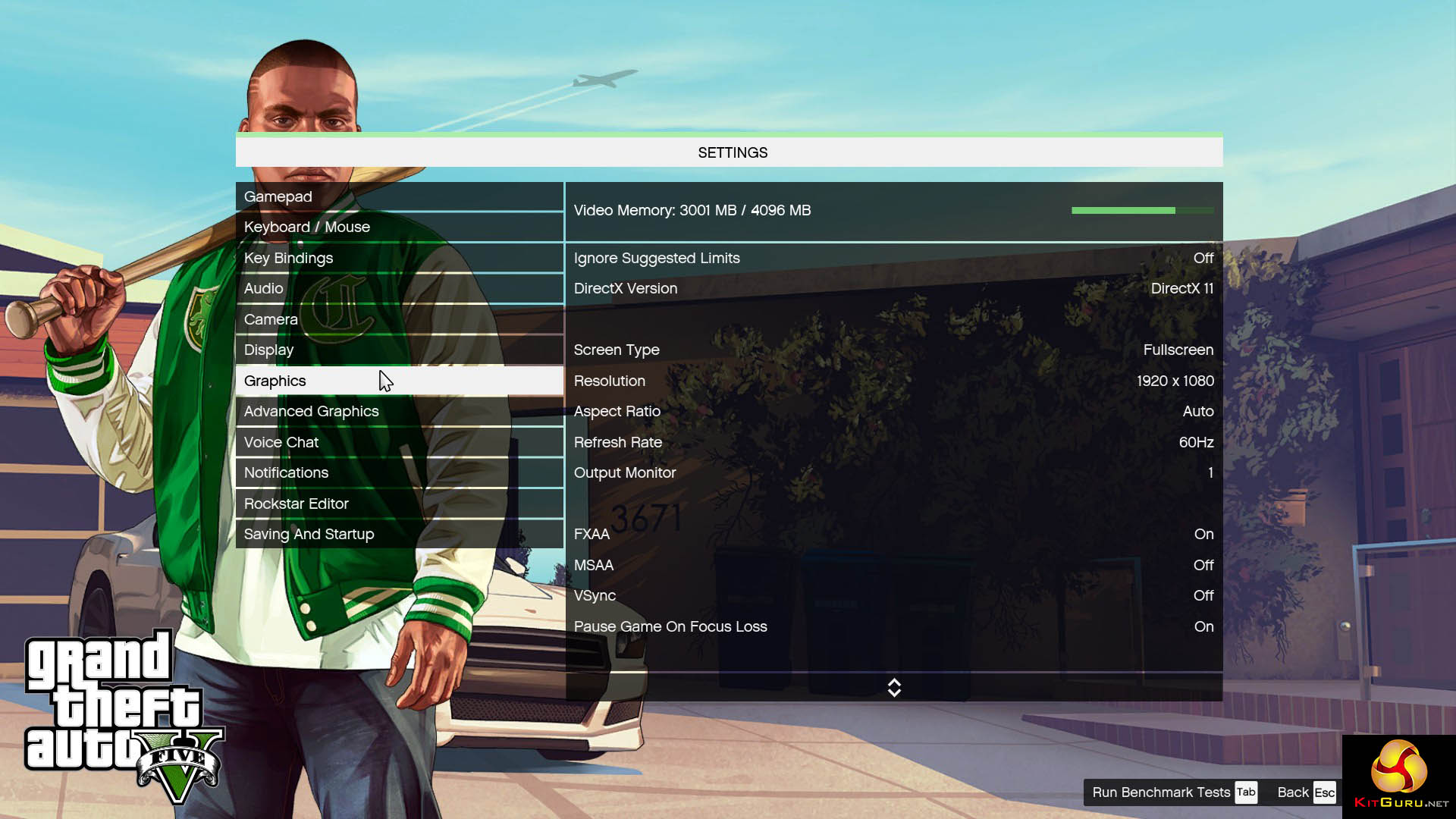Image resolution: width=1456 pixels, height=819 pixels.
Task: Change the DirectX Version setting
Action: (x=893, y=288)
